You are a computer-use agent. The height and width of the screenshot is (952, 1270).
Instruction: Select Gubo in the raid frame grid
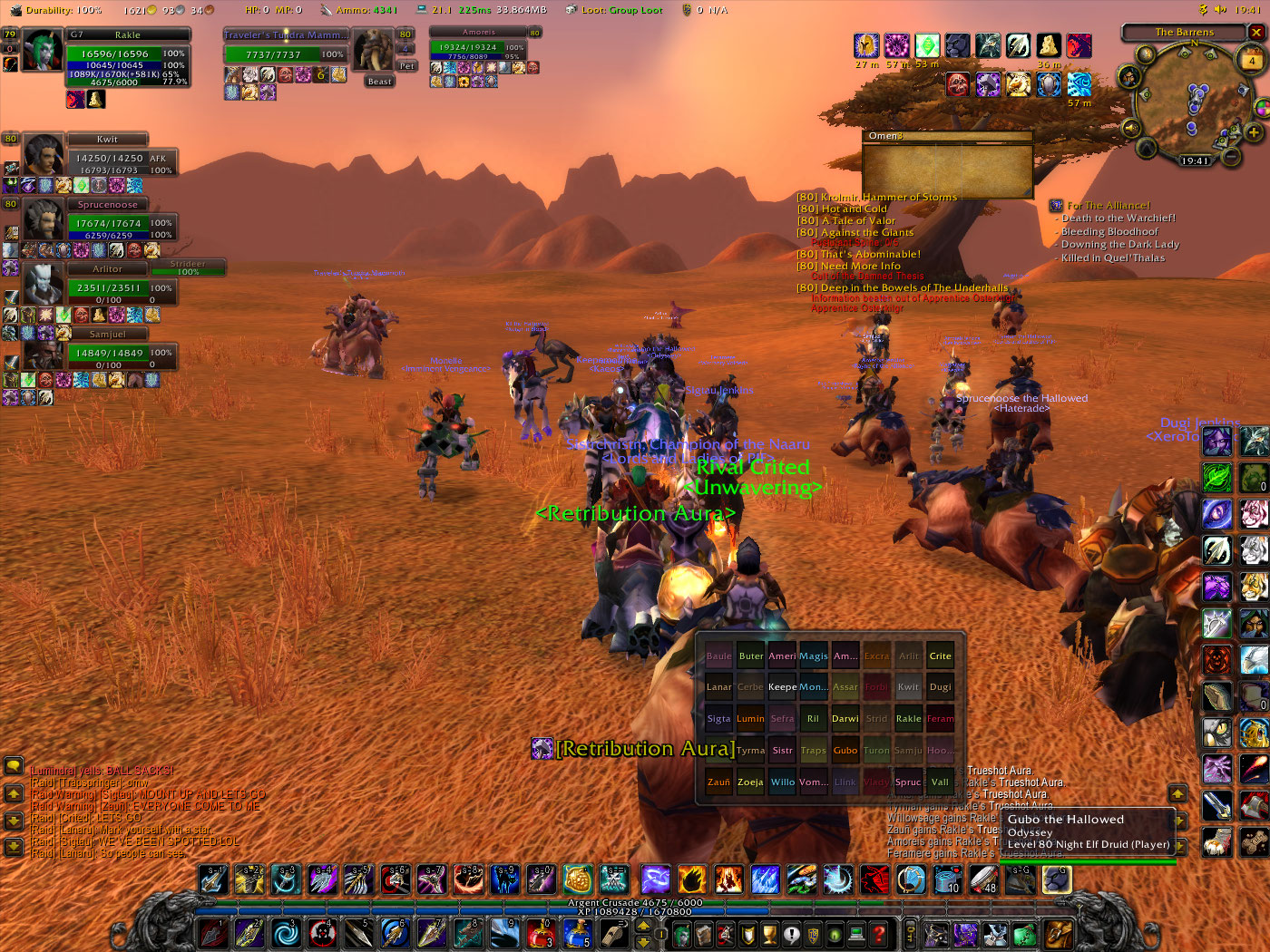coord(845,750)
